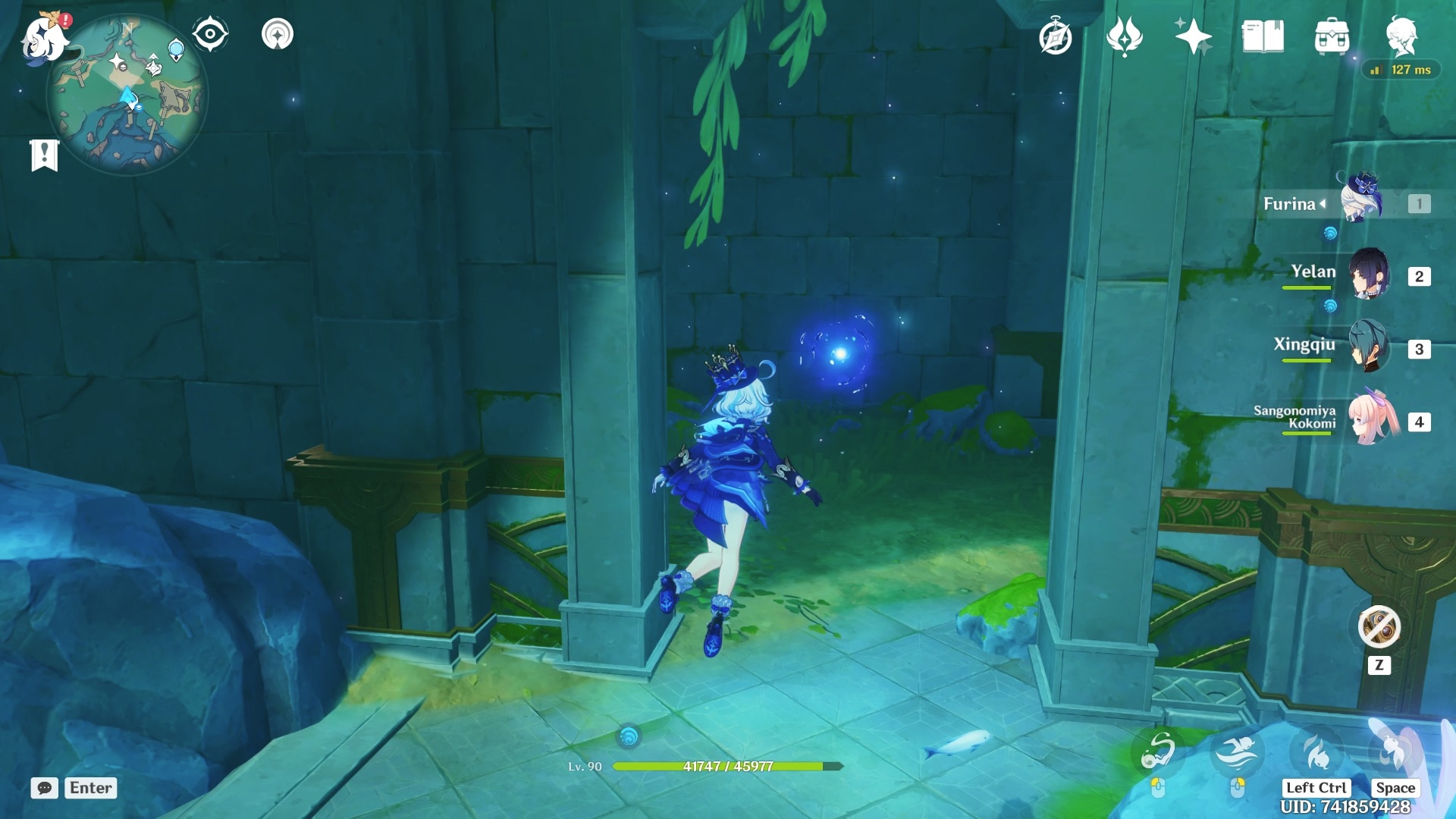Expand Furina's party details arrow
Image resolution: width=1456 pixels, height=819 pixels.
pos(1322,203)
